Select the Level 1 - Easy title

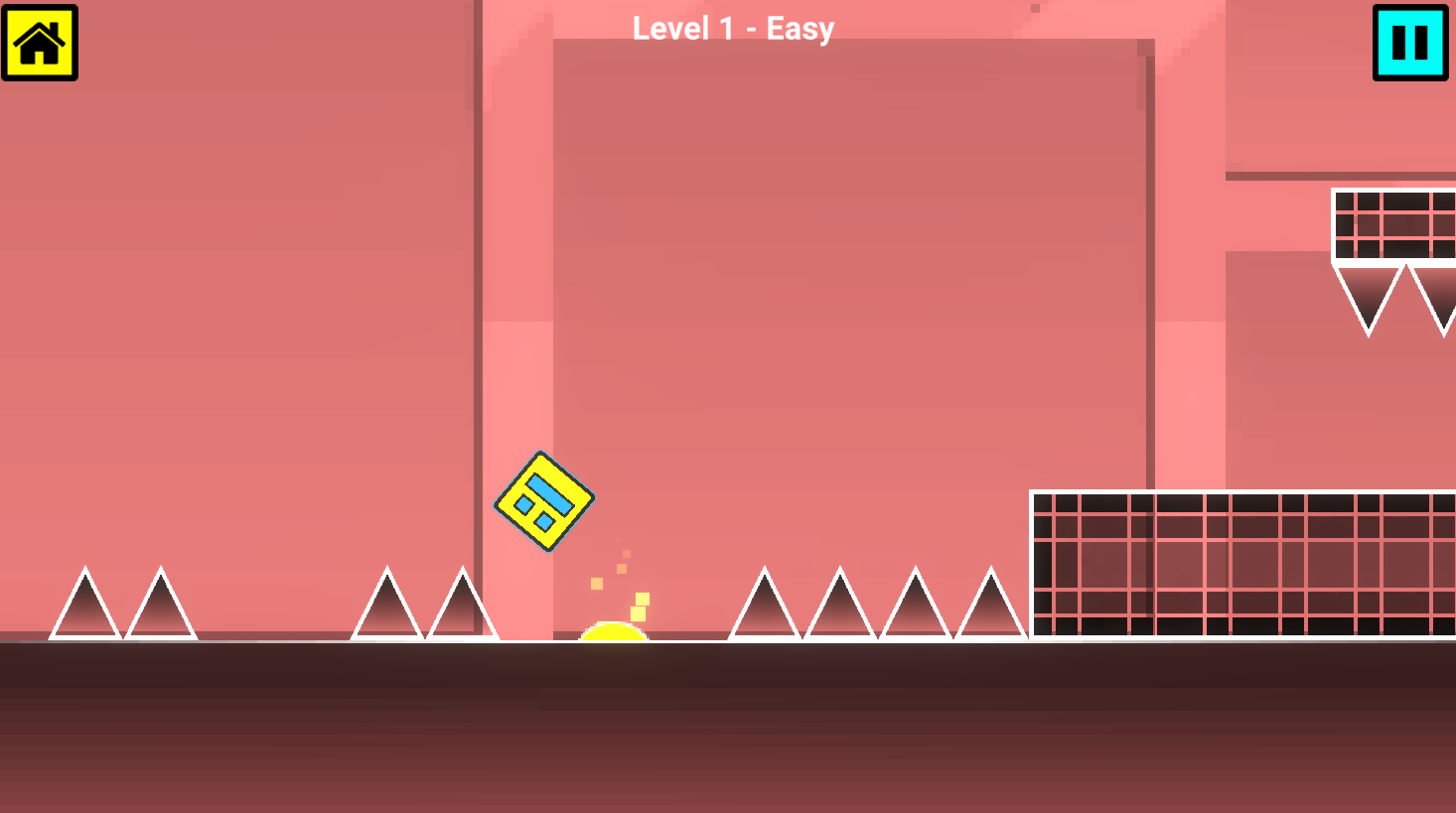coord(732,28)
